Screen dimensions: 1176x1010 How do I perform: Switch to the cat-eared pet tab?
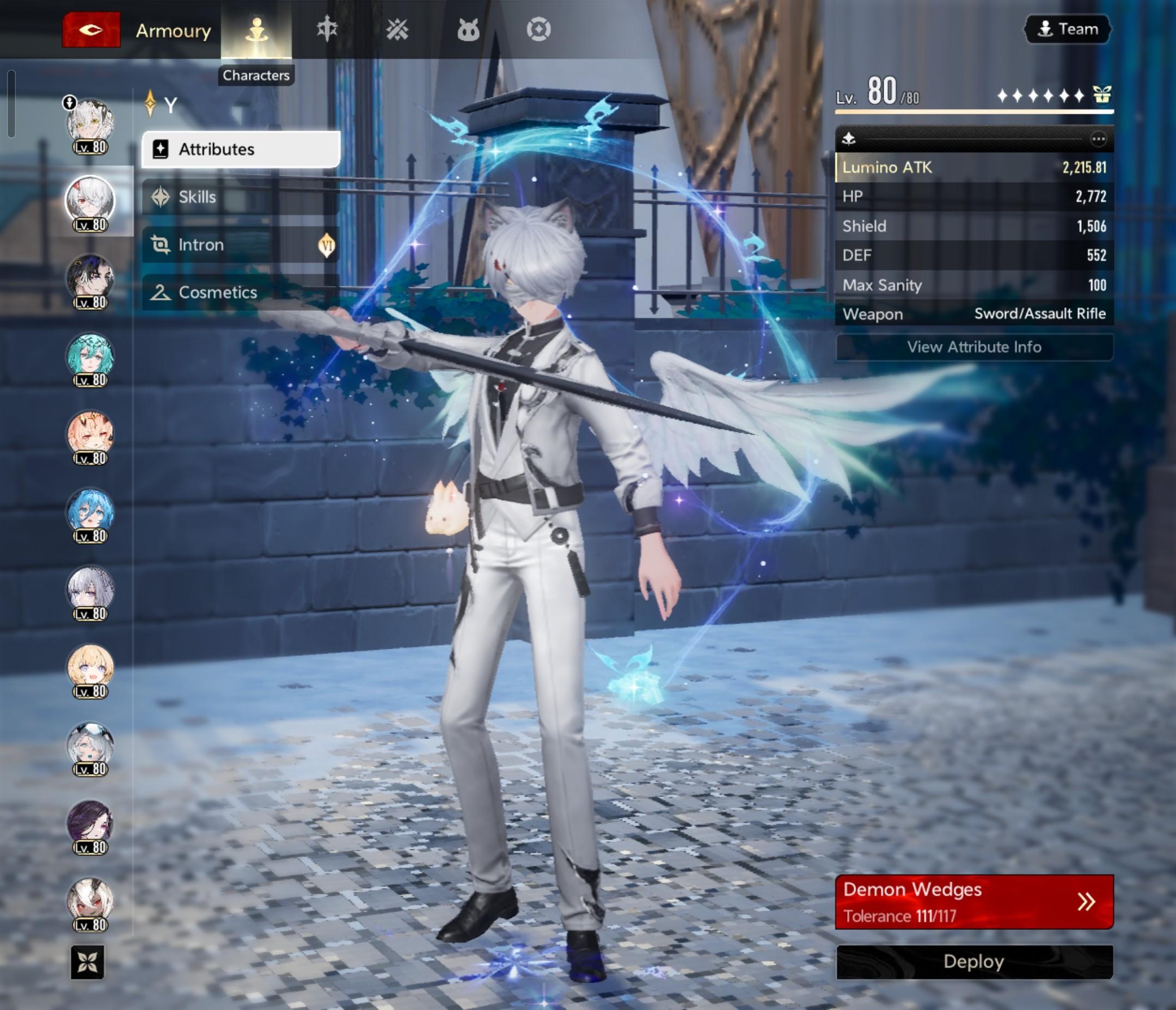(x=468, y=29)
